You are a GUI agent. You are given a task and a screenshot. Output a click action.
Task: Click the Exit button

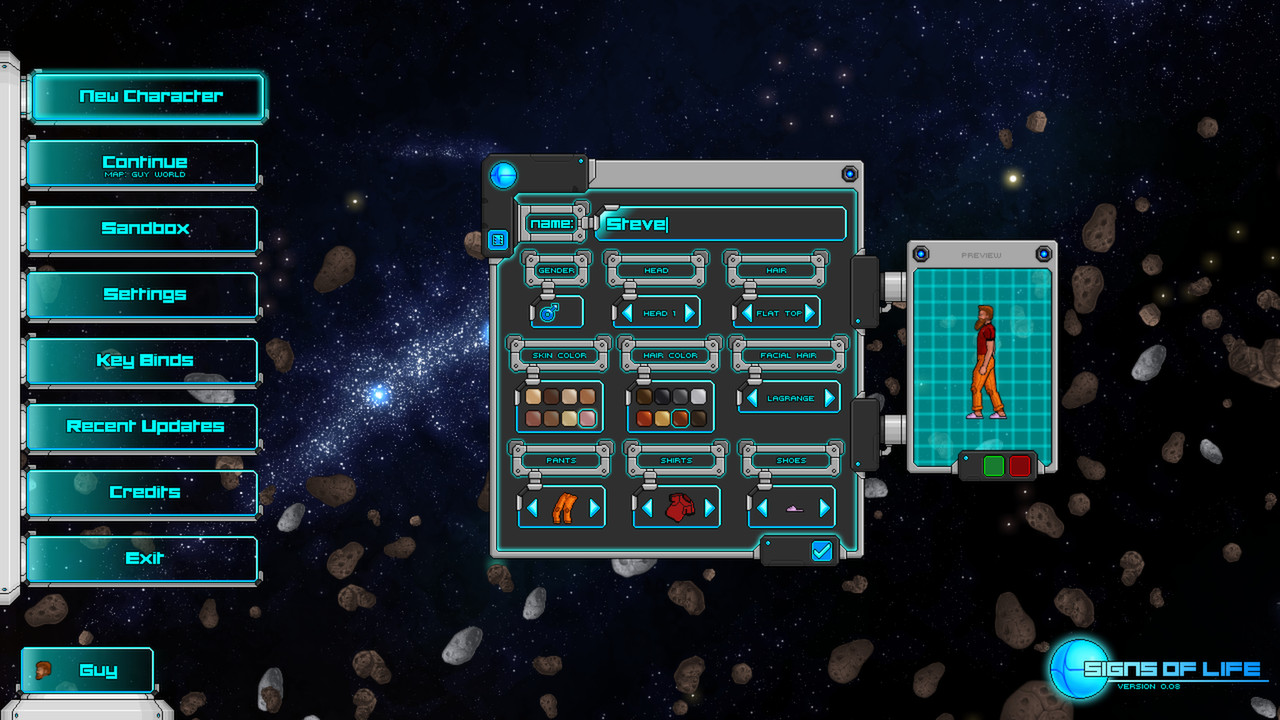(143, 558)
